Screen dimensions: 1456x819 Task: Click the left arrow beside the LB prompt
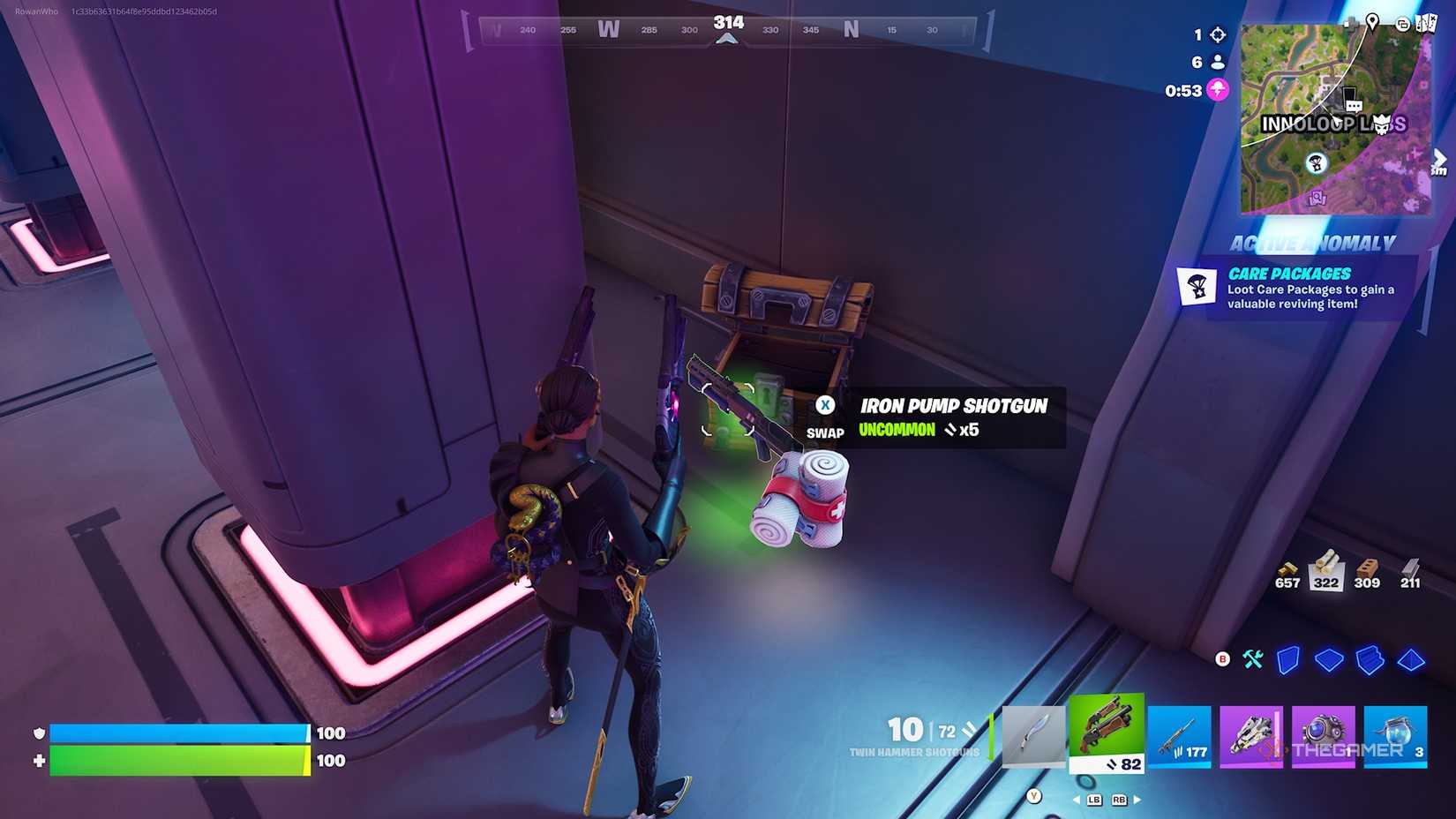[x=1077, y=800]
